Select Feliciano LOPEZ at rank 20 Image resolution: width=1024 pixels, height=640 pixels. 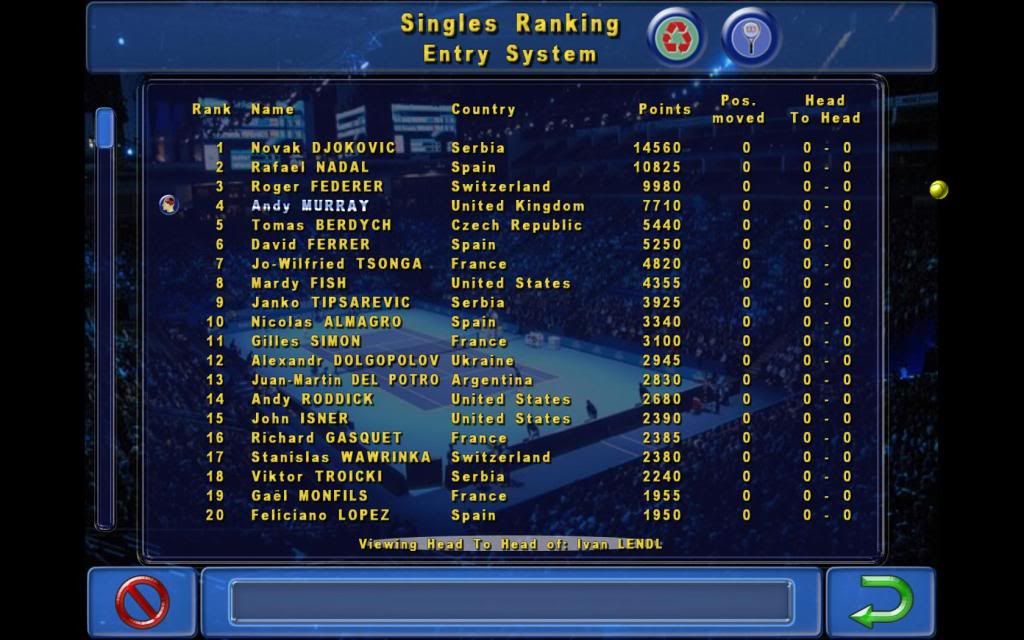pyautogui.click(x=320, y=515)
